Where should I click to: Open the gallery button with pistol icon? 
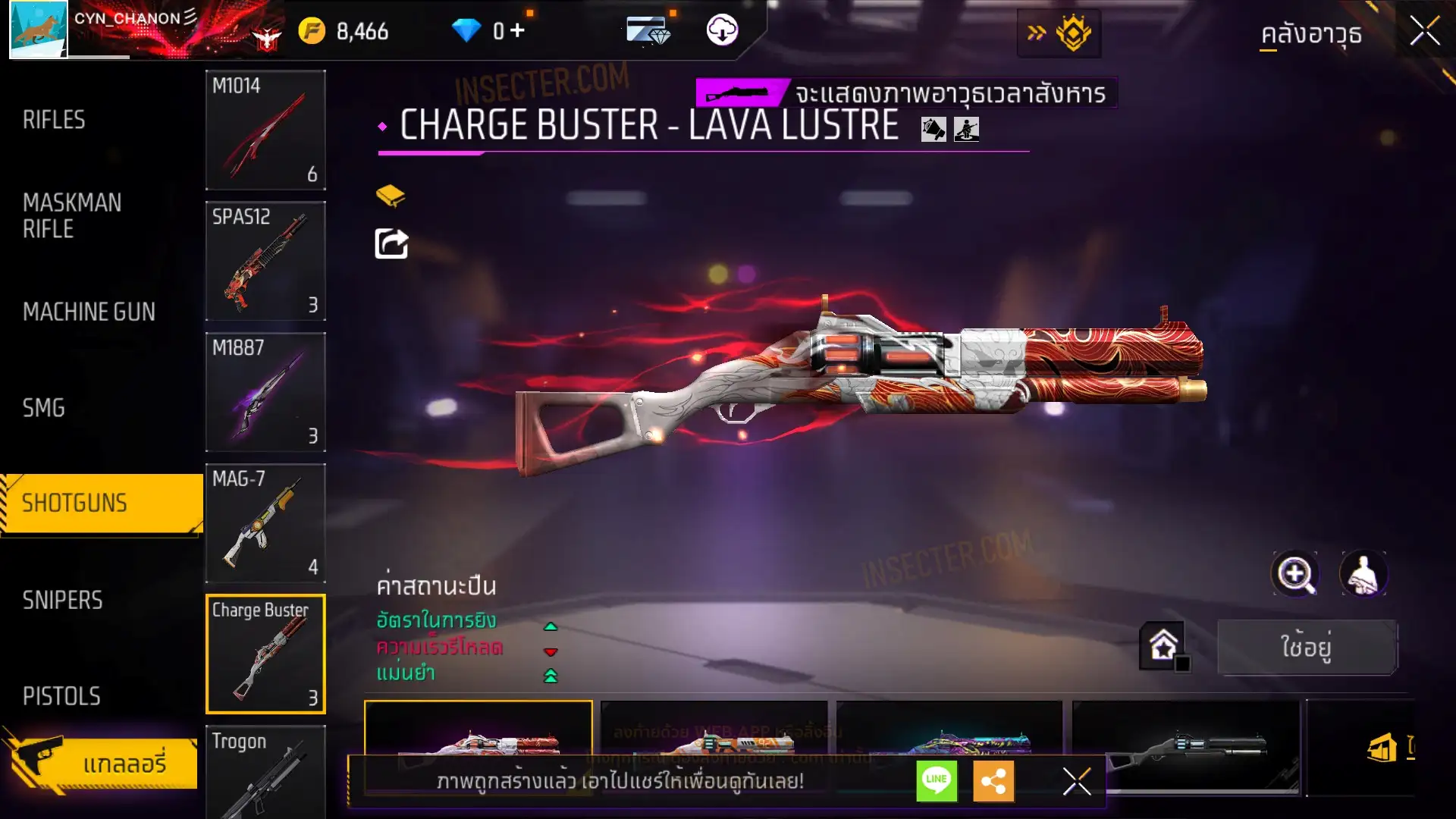pos(102,763)
